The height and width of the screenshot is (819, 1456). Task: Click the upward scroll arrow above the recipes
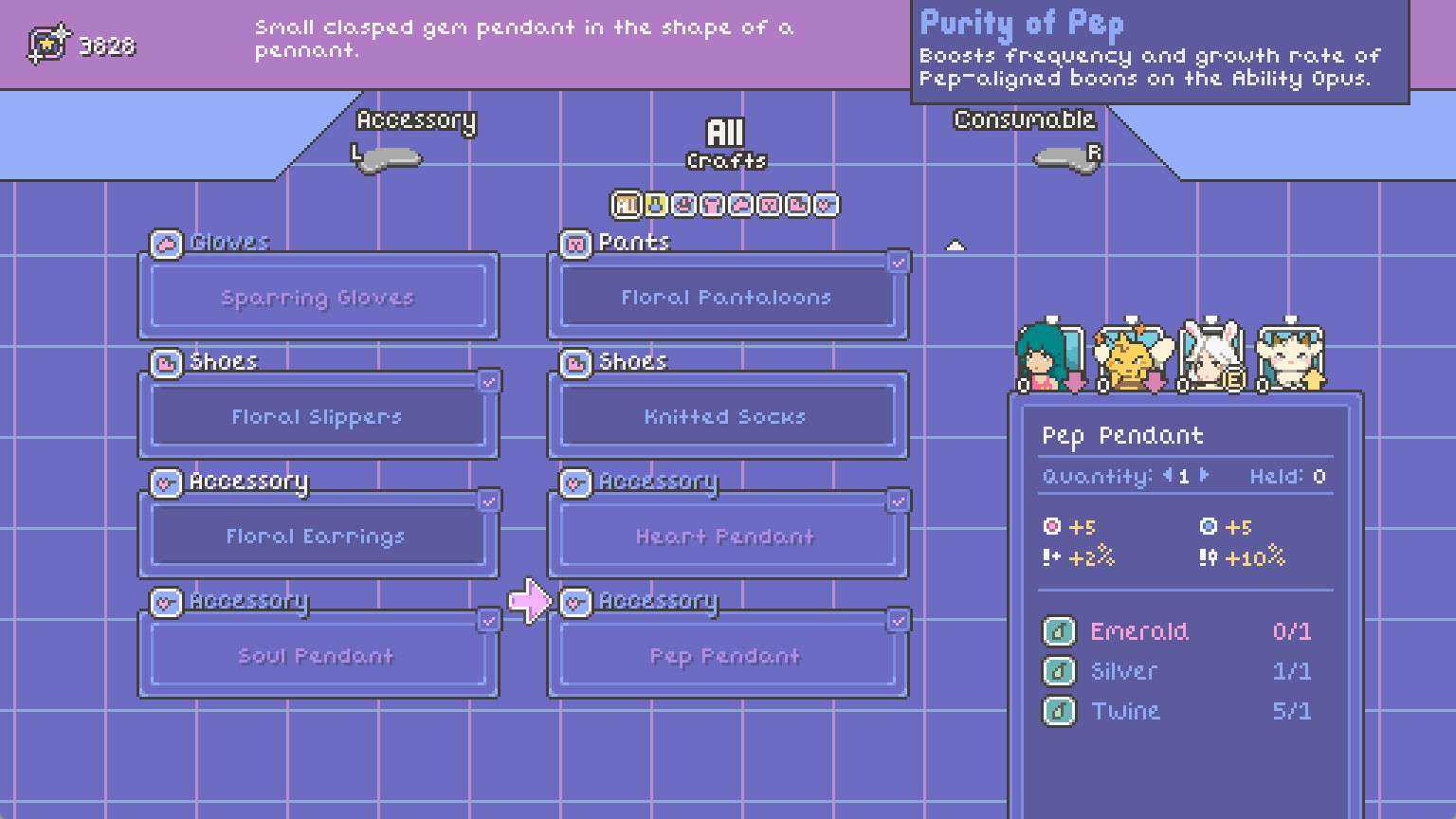(955, 245)
